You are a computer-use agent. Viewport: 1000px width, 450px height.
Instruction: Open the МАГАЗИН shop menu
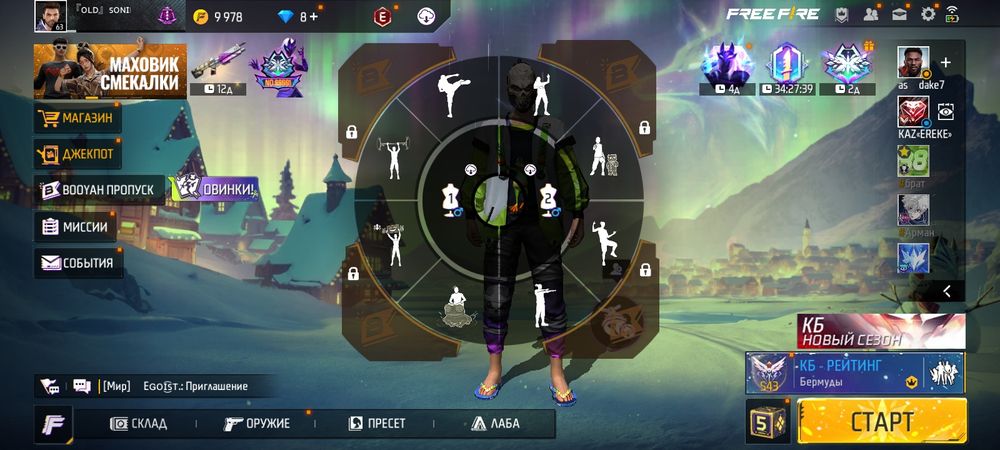click(79, 119)
